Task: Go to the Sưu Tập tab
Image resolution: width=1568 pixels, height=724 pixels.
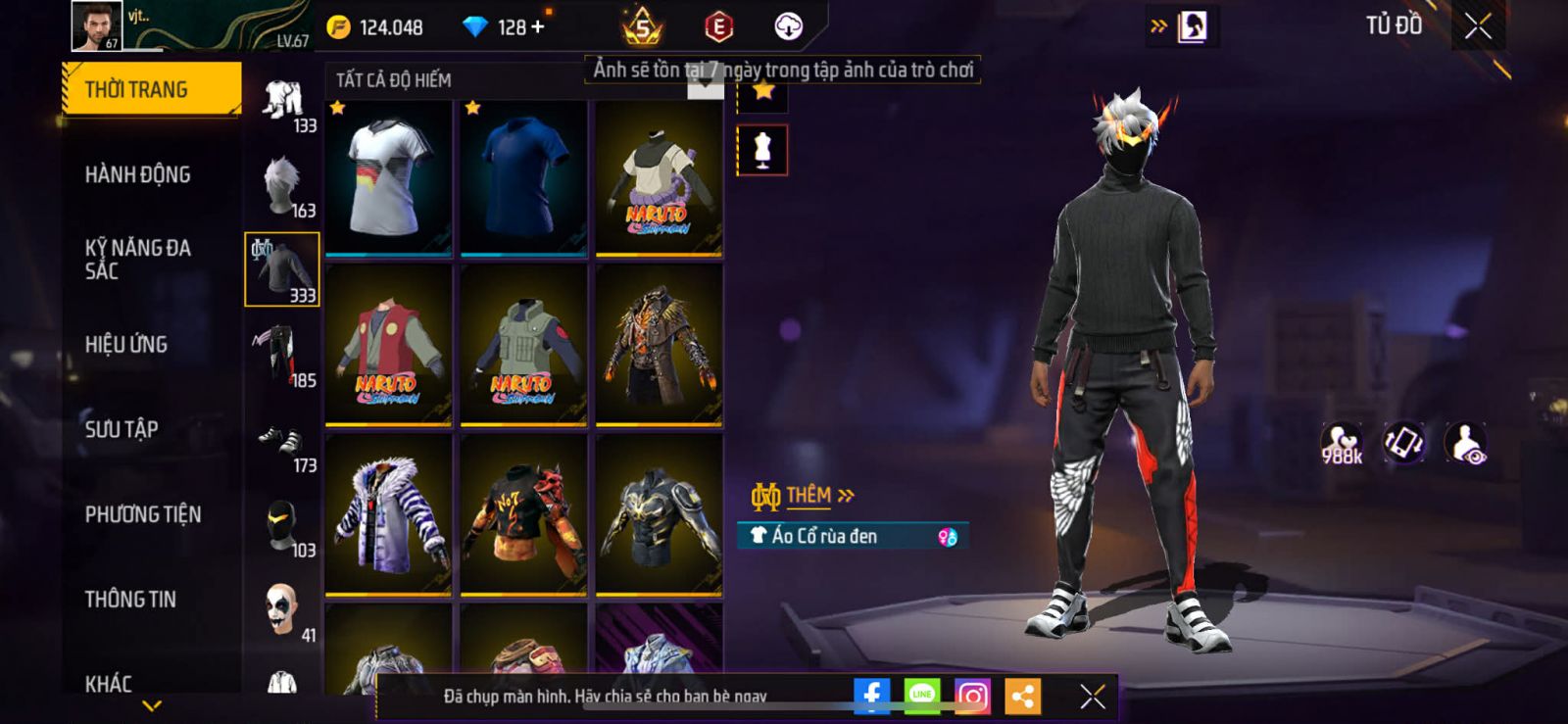Action: [x=122, y=429]
